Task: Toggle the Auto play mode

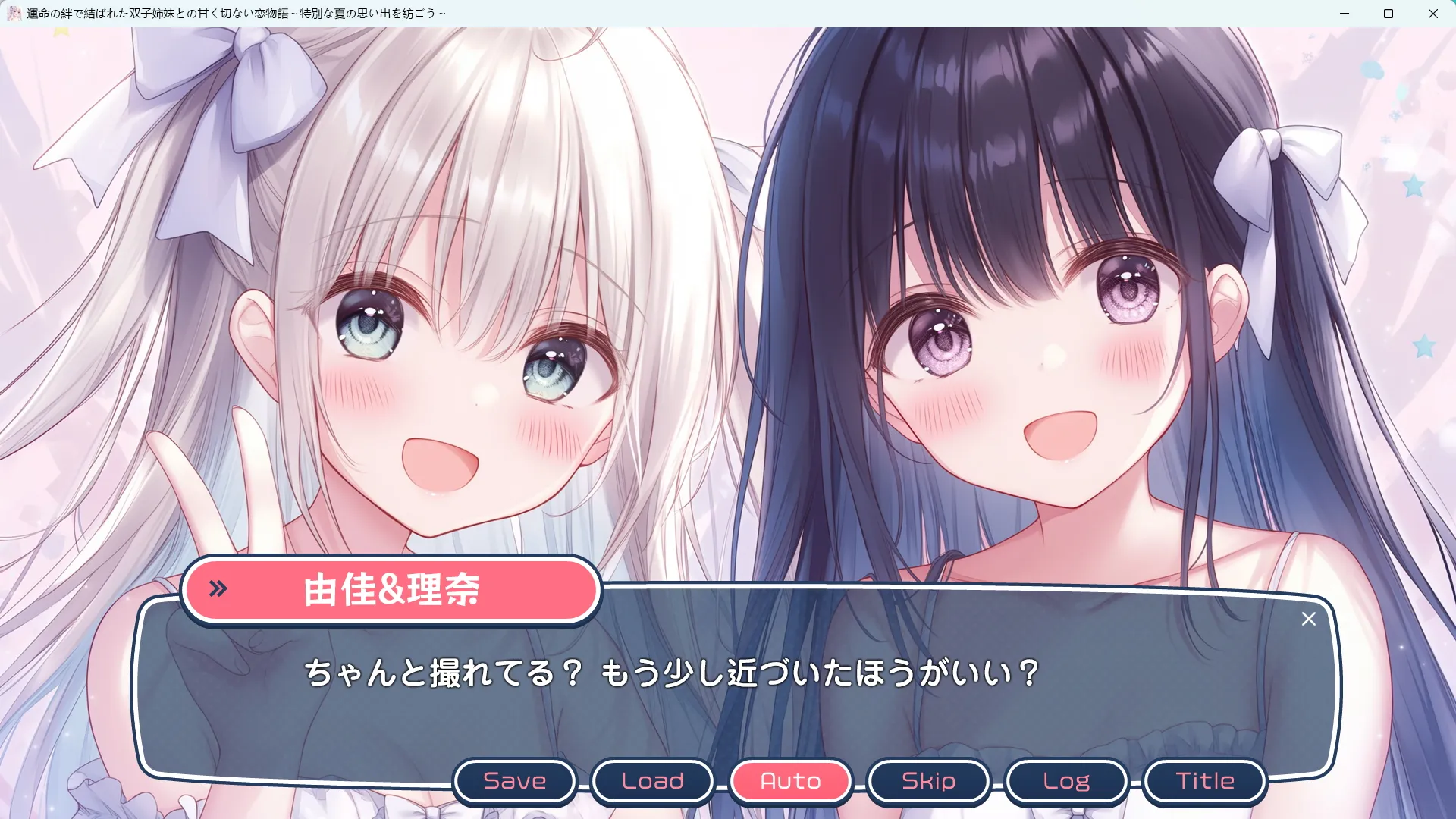Action: pos(790,781)
